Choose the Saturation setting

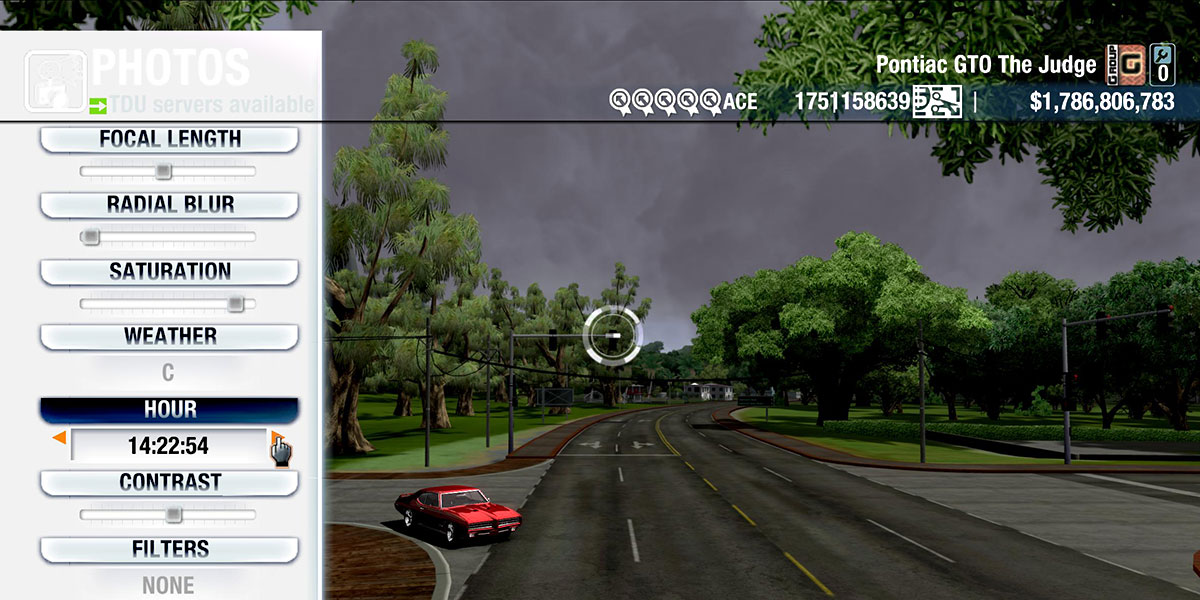click(x=169, y=271)
